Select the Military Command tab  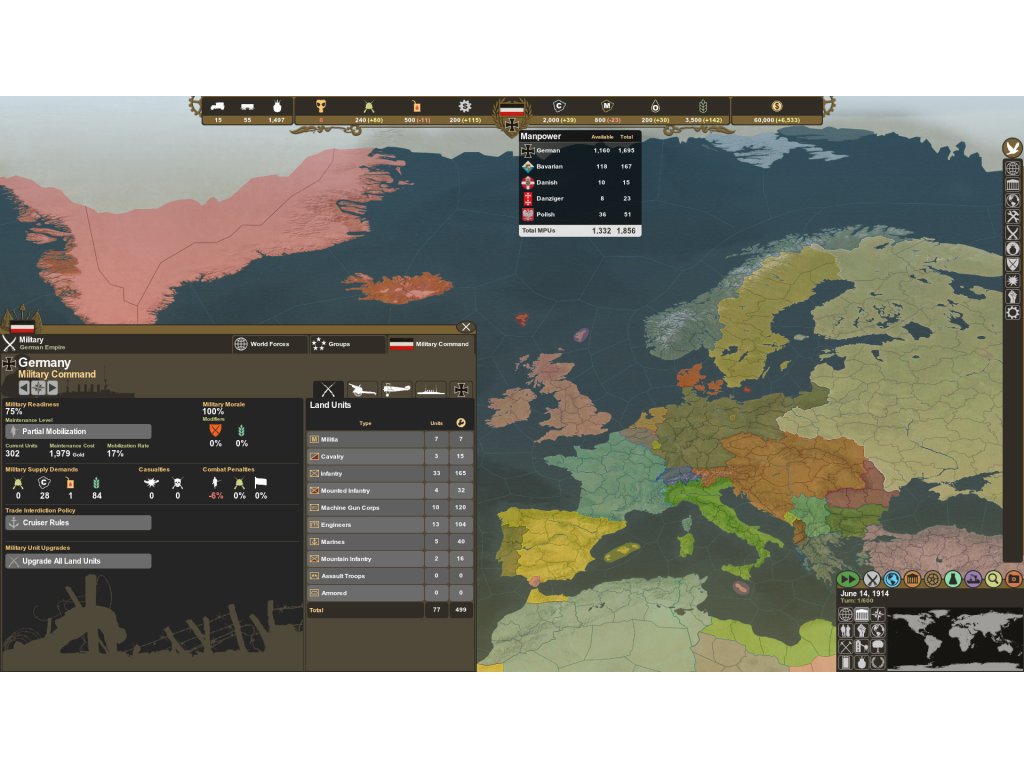(429, 344)
